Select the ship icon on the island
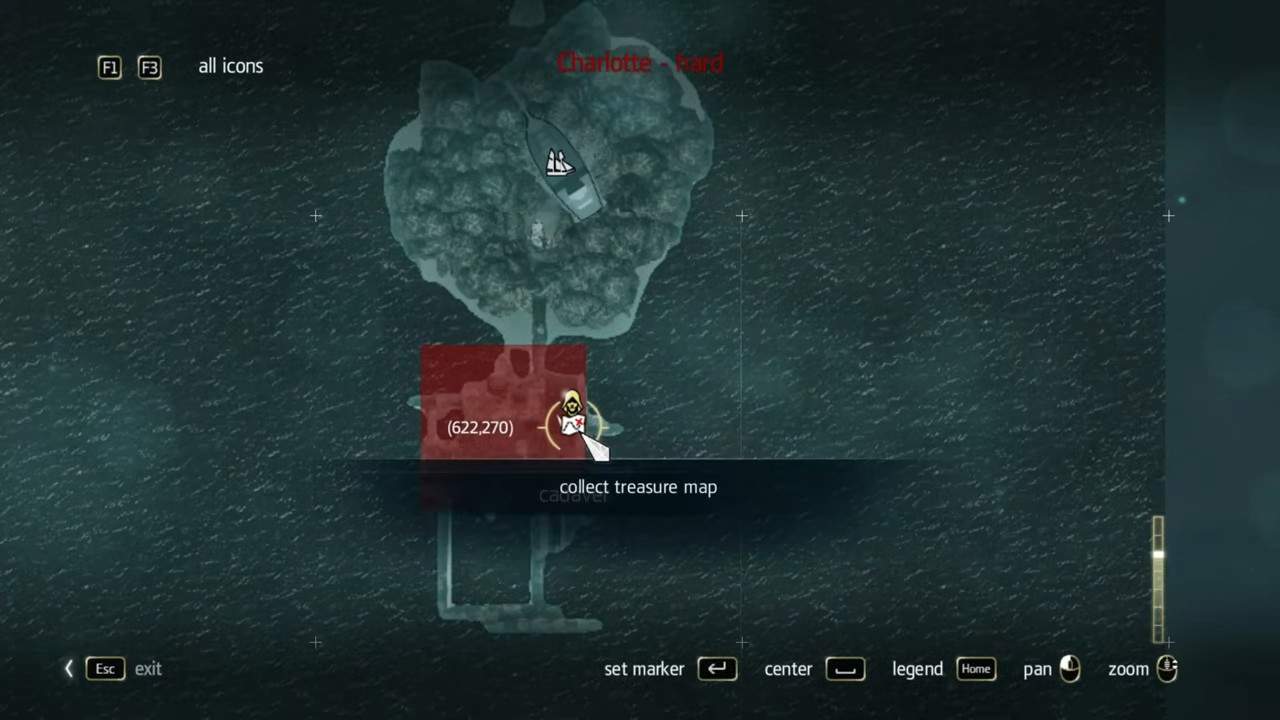 559,163
